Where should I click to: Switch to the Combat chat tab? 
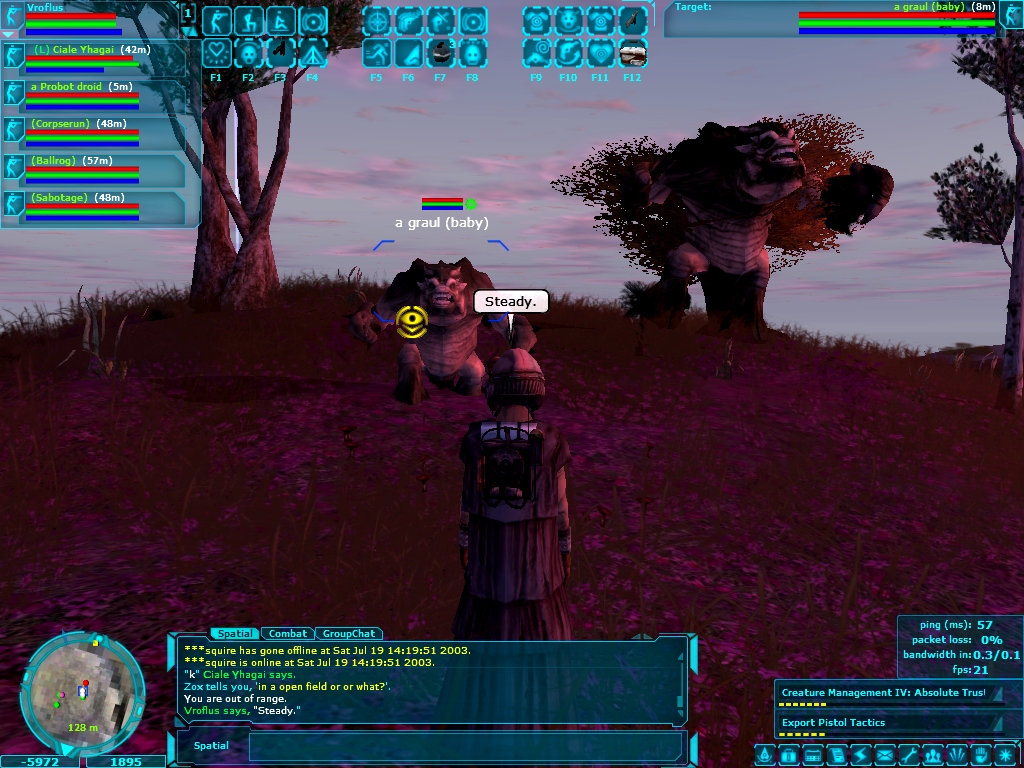[287, 633]
